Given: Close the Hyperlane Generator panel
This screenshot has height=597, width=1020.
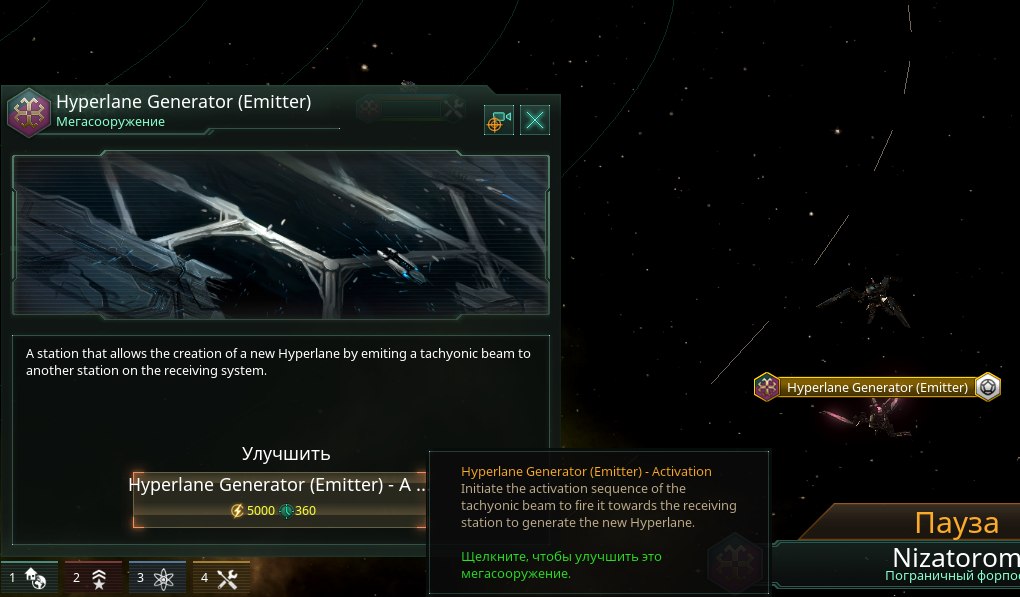Looking at the screenshot, I should 536,121.
